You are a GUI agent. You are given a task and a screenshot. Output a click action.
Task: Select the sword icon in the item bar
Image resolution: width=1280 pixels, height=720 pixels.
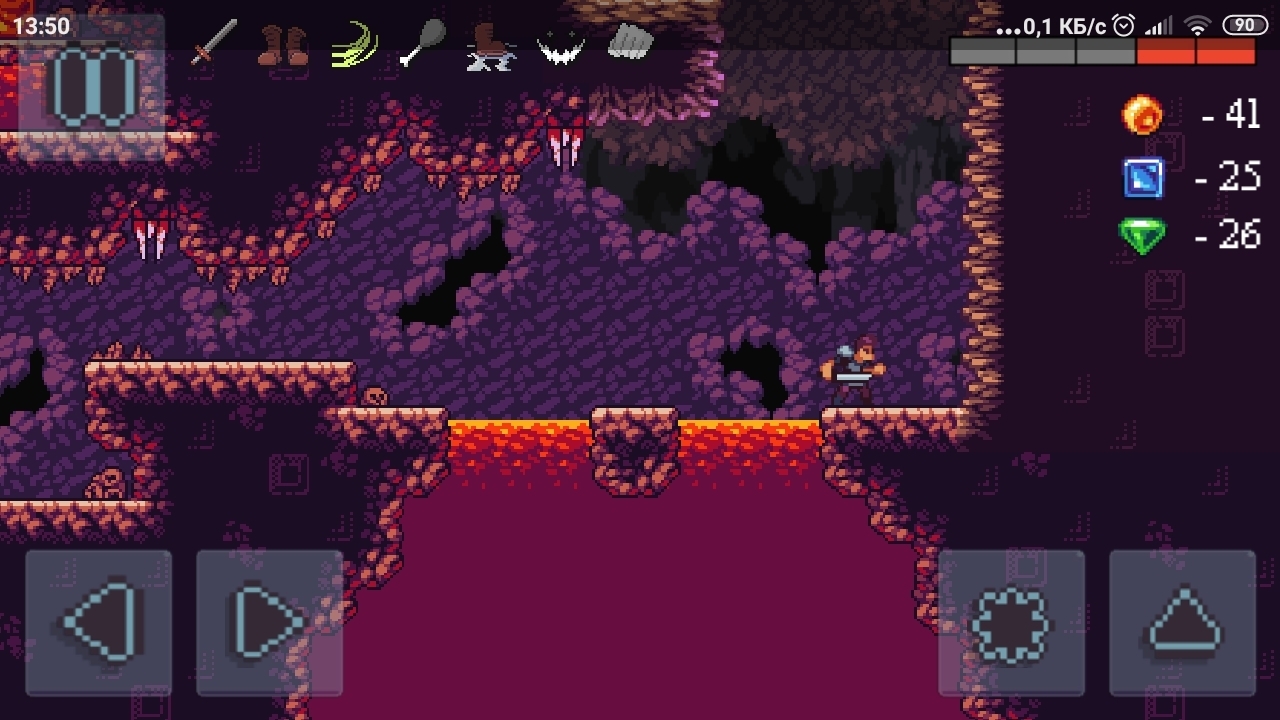pos(213,43)
